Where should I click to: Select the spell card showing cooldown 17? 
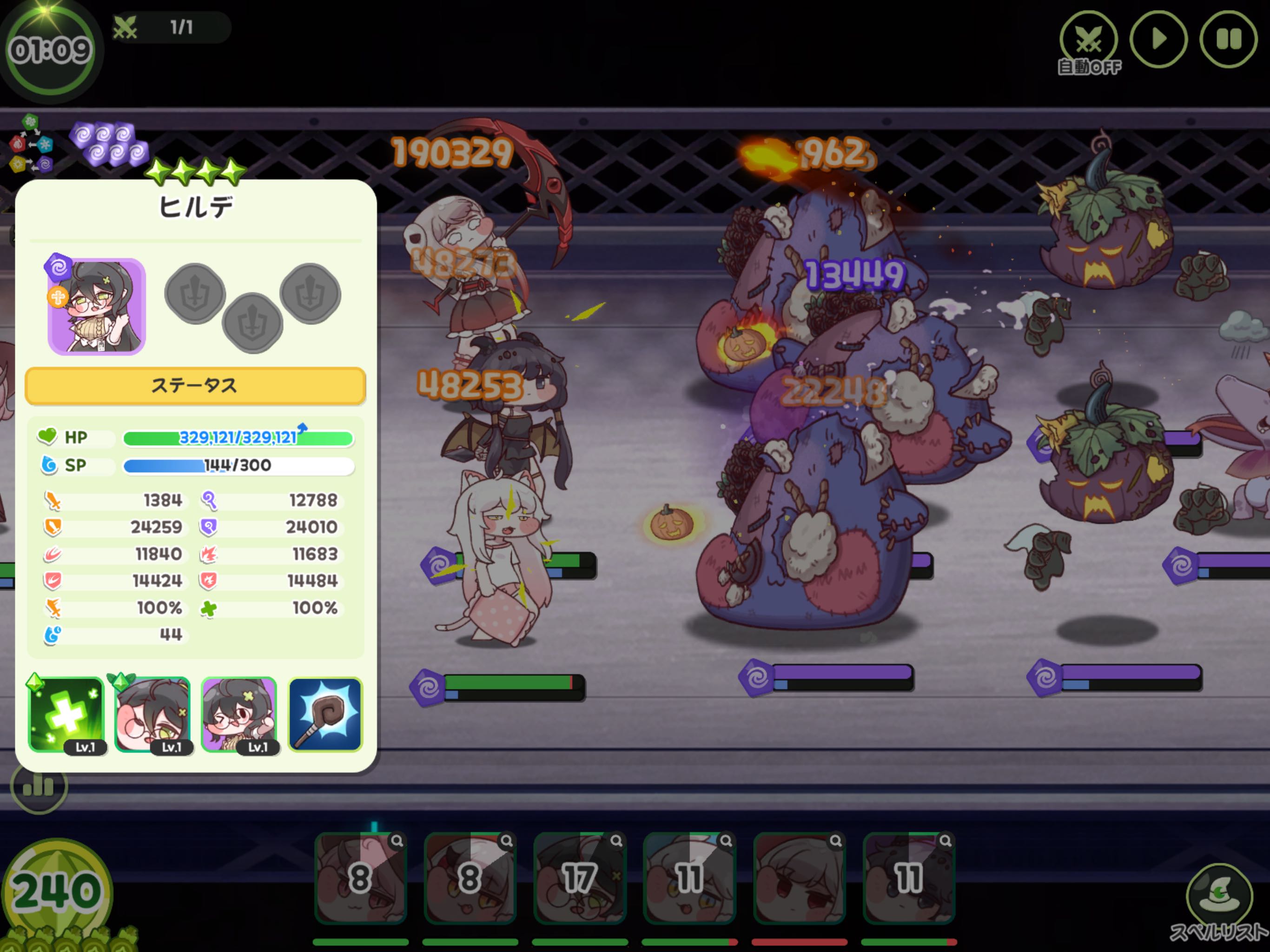(x=579, y=877)
